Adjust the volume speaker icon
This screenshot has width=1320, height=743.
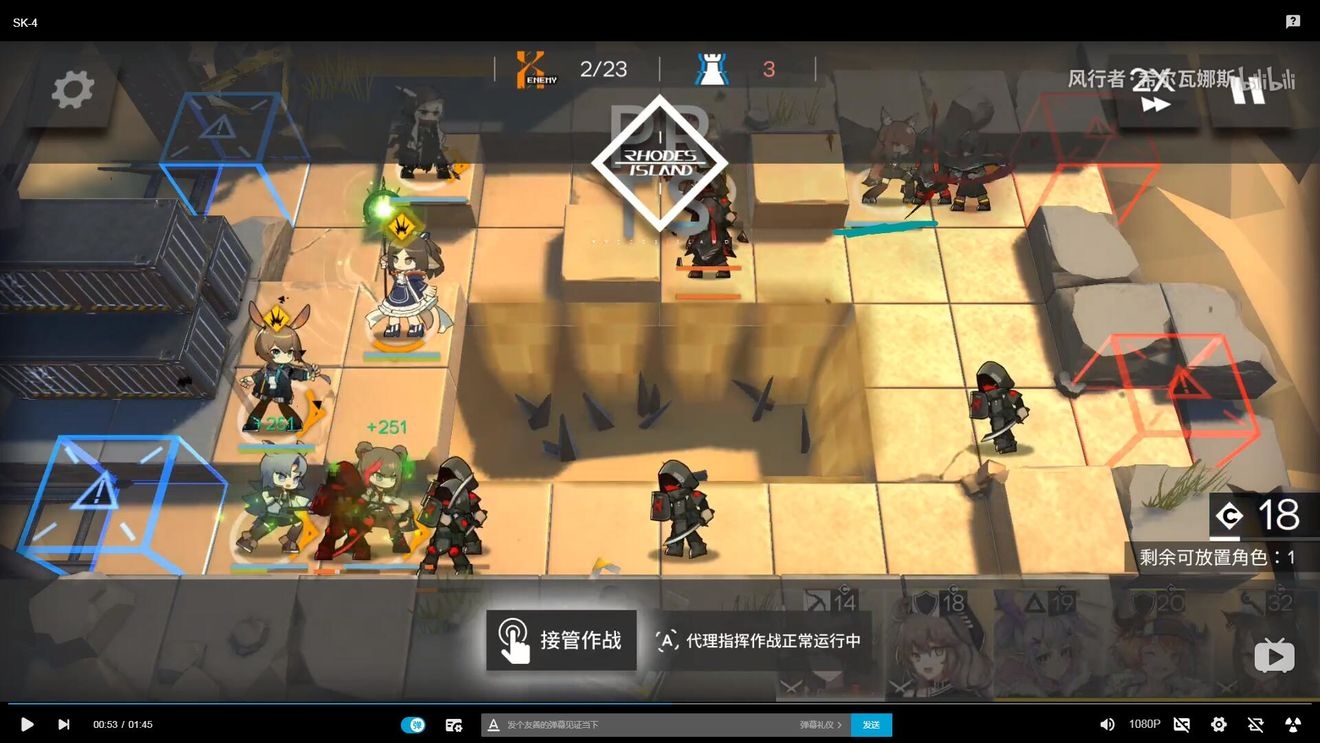(1107, 724)
